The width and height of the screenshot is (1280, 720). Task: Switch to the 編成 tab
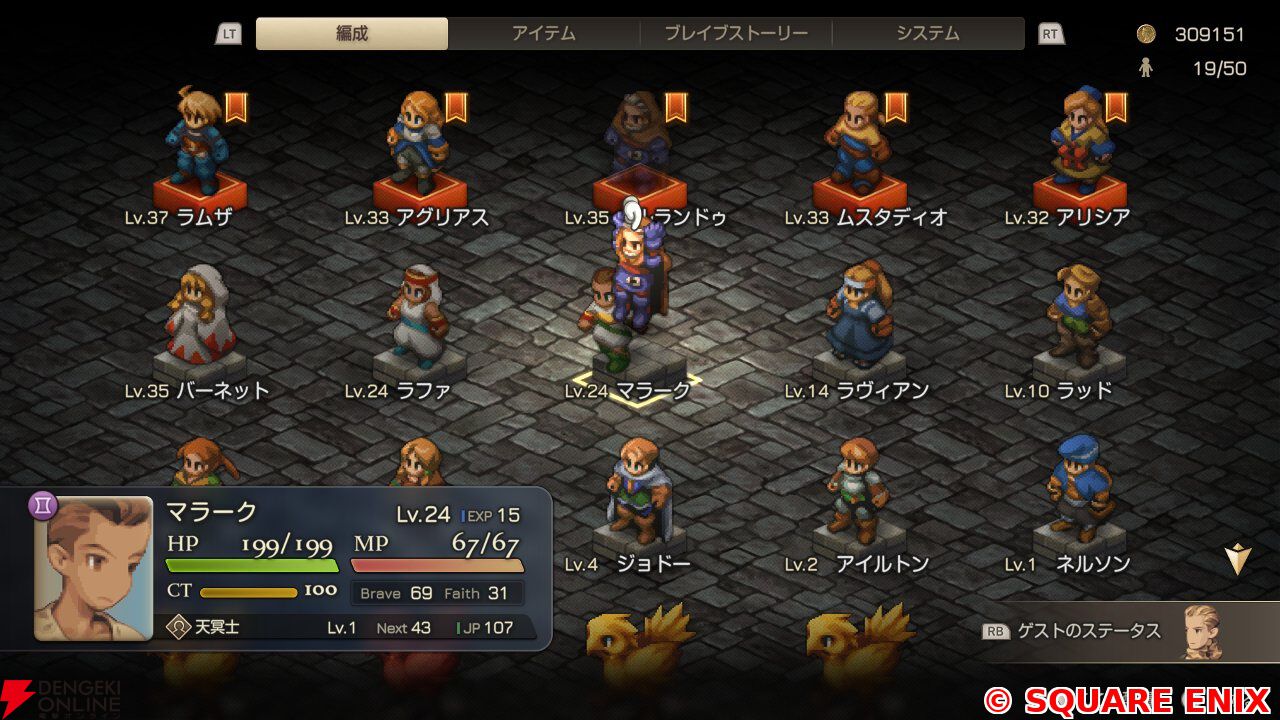click(352, 33)
